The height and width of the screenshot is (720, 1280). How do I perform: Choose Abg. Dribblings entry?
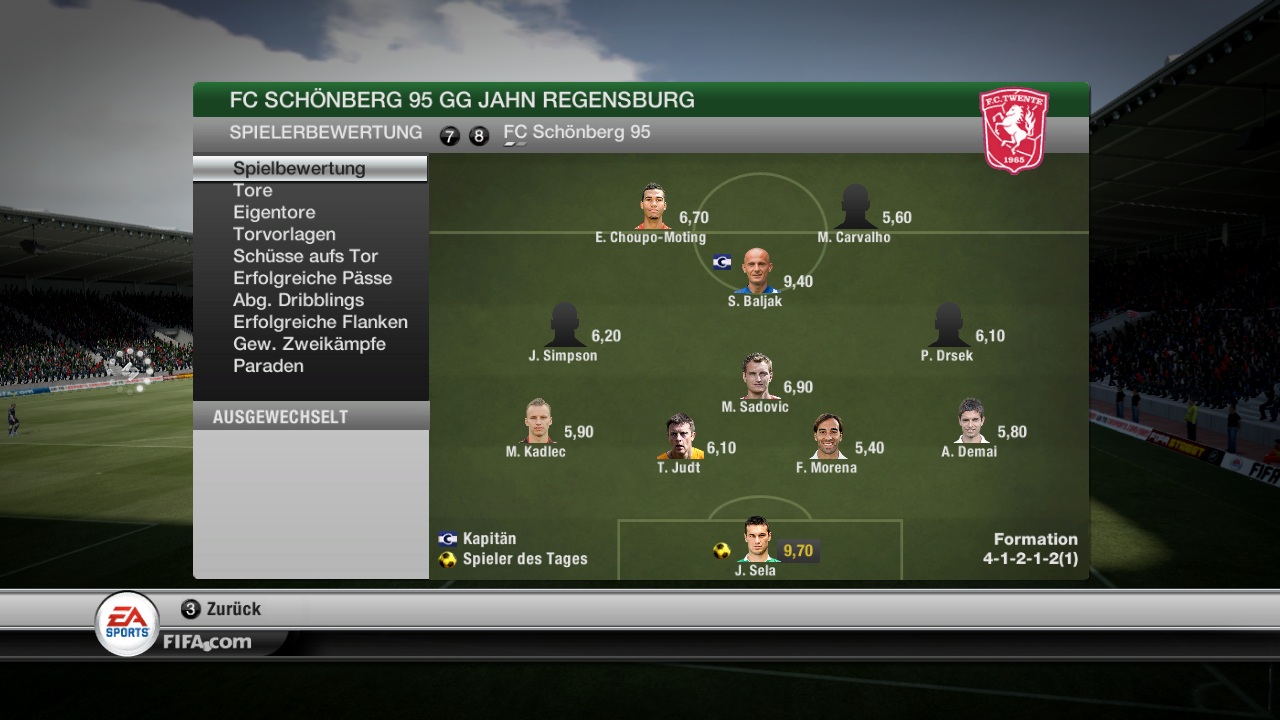298,300
